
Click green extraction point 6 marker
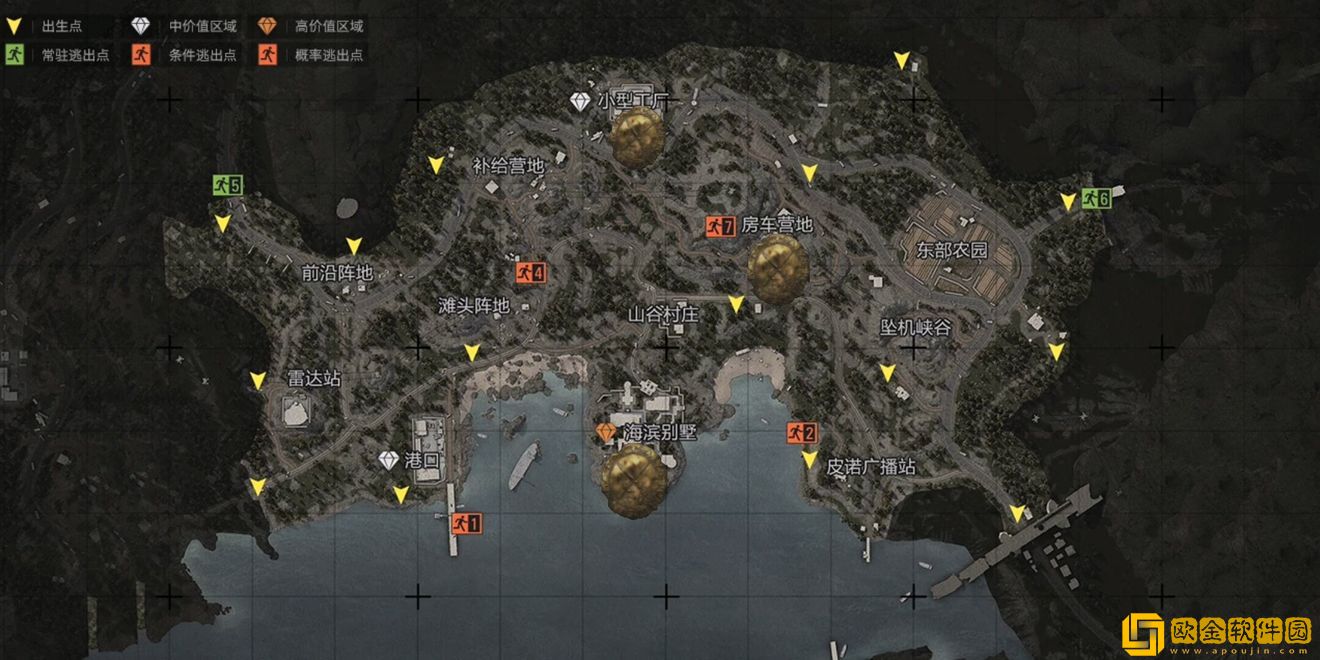click(1097, 198)
